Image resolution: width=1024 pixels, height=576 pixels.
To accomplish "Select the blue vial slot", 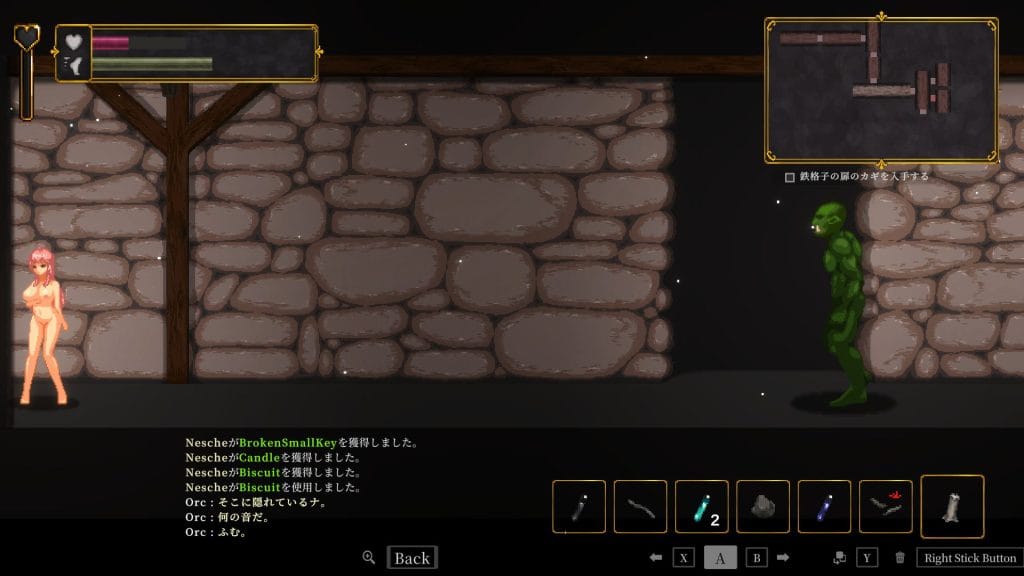I will coord(824,506).
